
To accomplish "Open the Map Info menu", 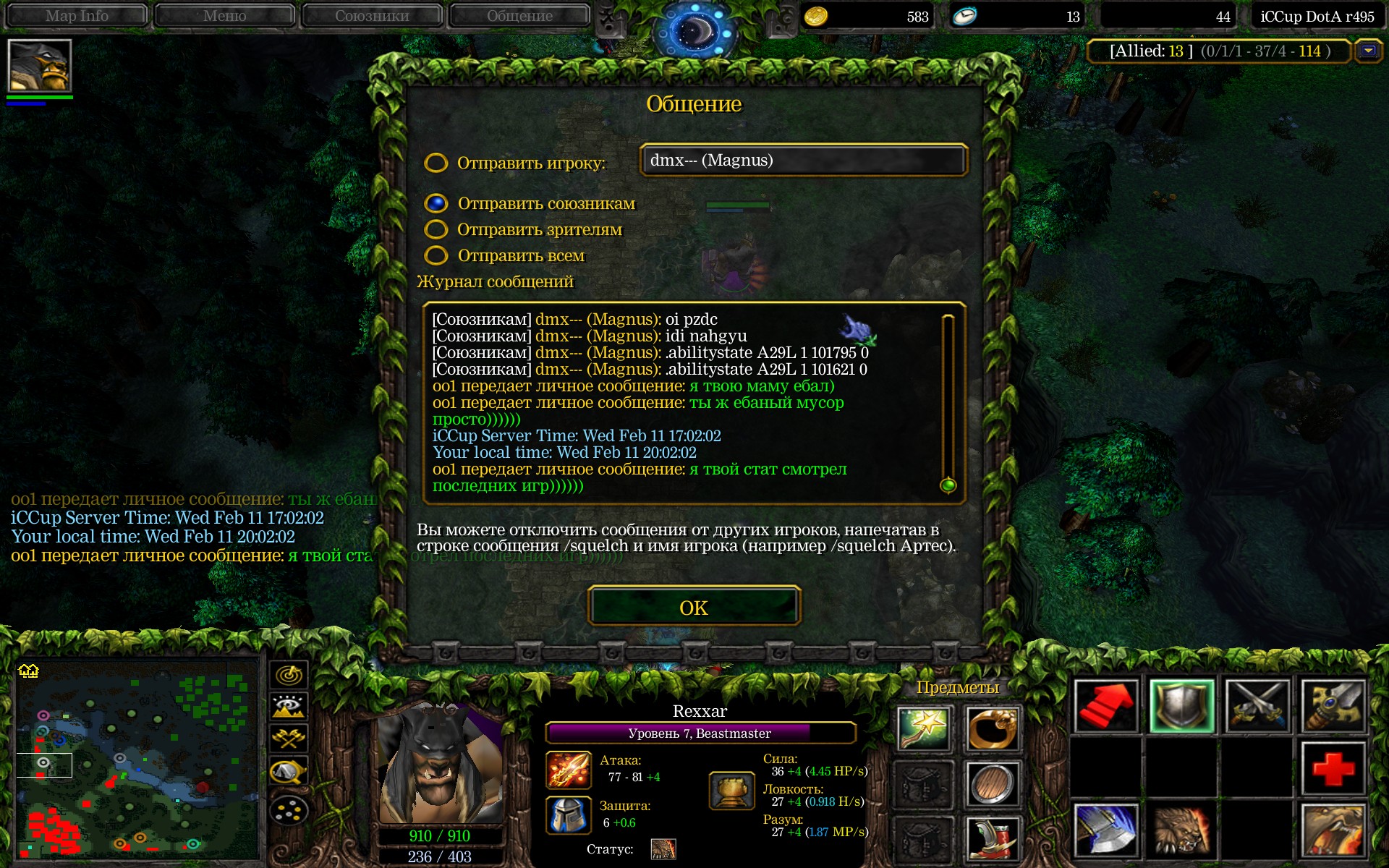I will (77, 16).
